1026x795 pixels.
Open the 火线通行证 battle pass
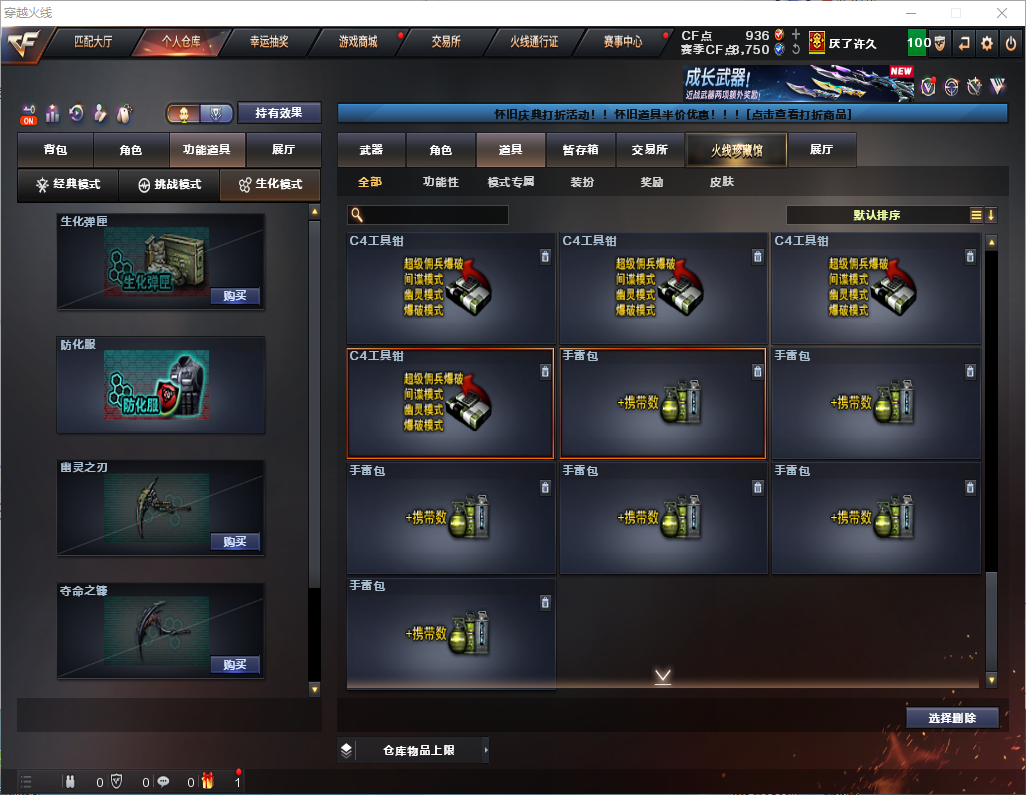tap(534, 42)
